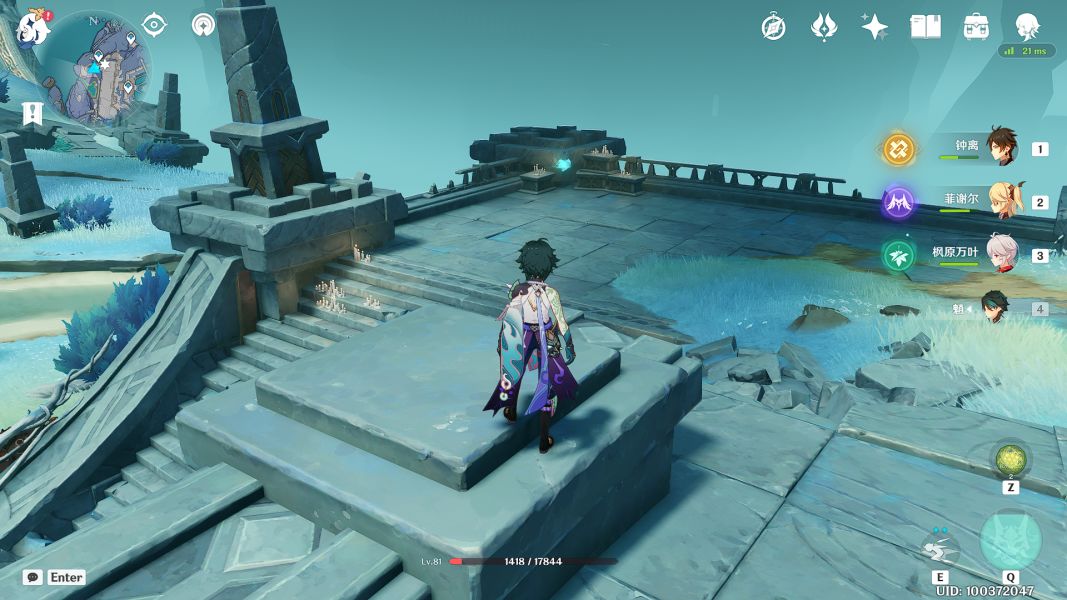Click the quest exclamation bookmark icon

pos(33,113)
